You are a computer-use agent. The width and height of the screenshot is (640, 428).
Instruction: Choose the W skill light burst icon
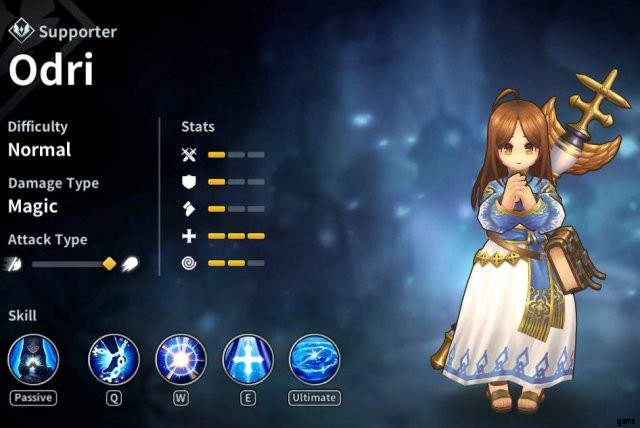181,360
